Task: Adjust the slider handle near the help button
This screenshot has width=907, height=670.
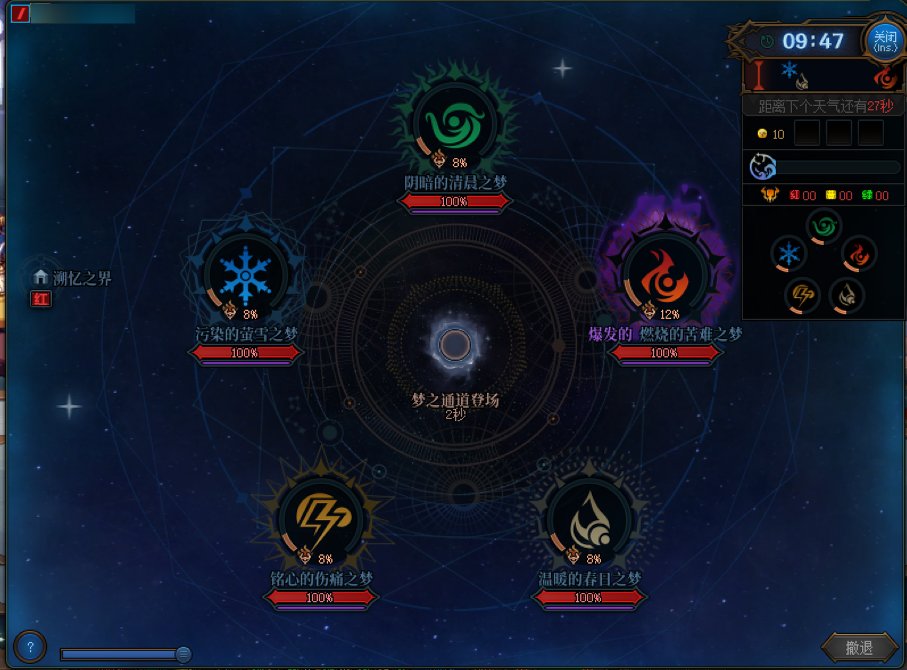Action: (183, 654)
